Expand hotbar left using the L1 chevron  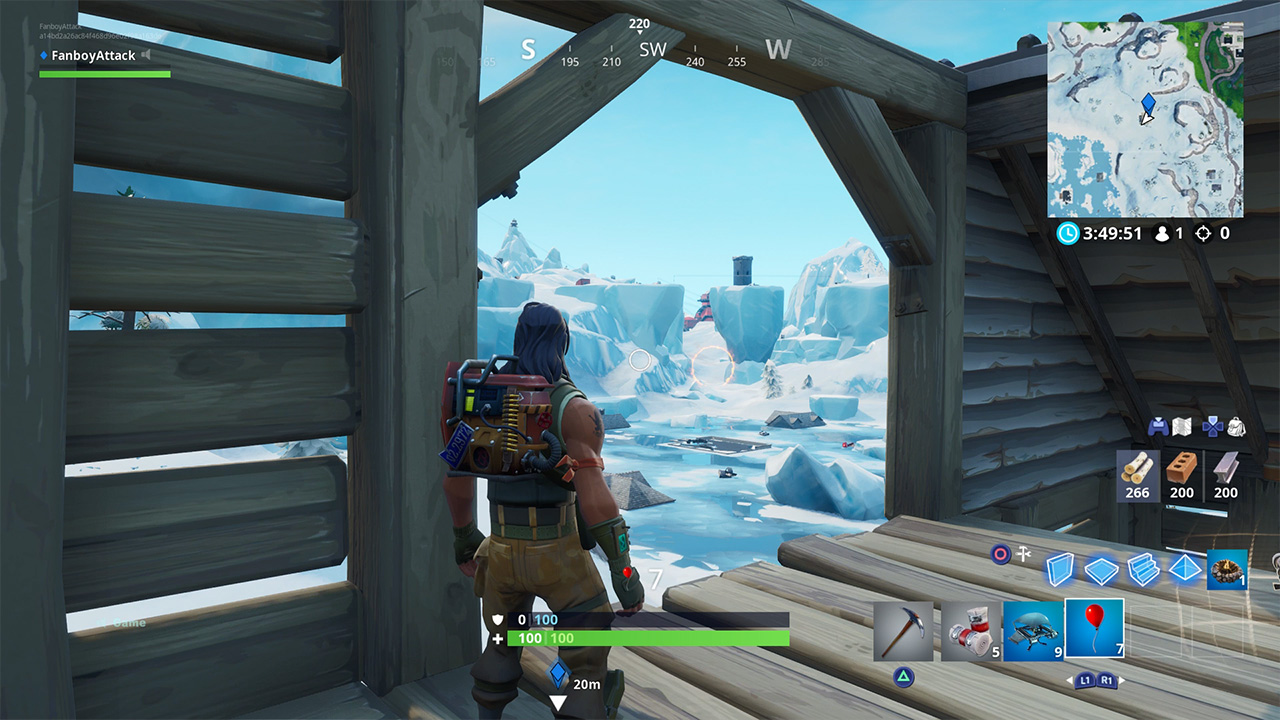[1085, 680]
